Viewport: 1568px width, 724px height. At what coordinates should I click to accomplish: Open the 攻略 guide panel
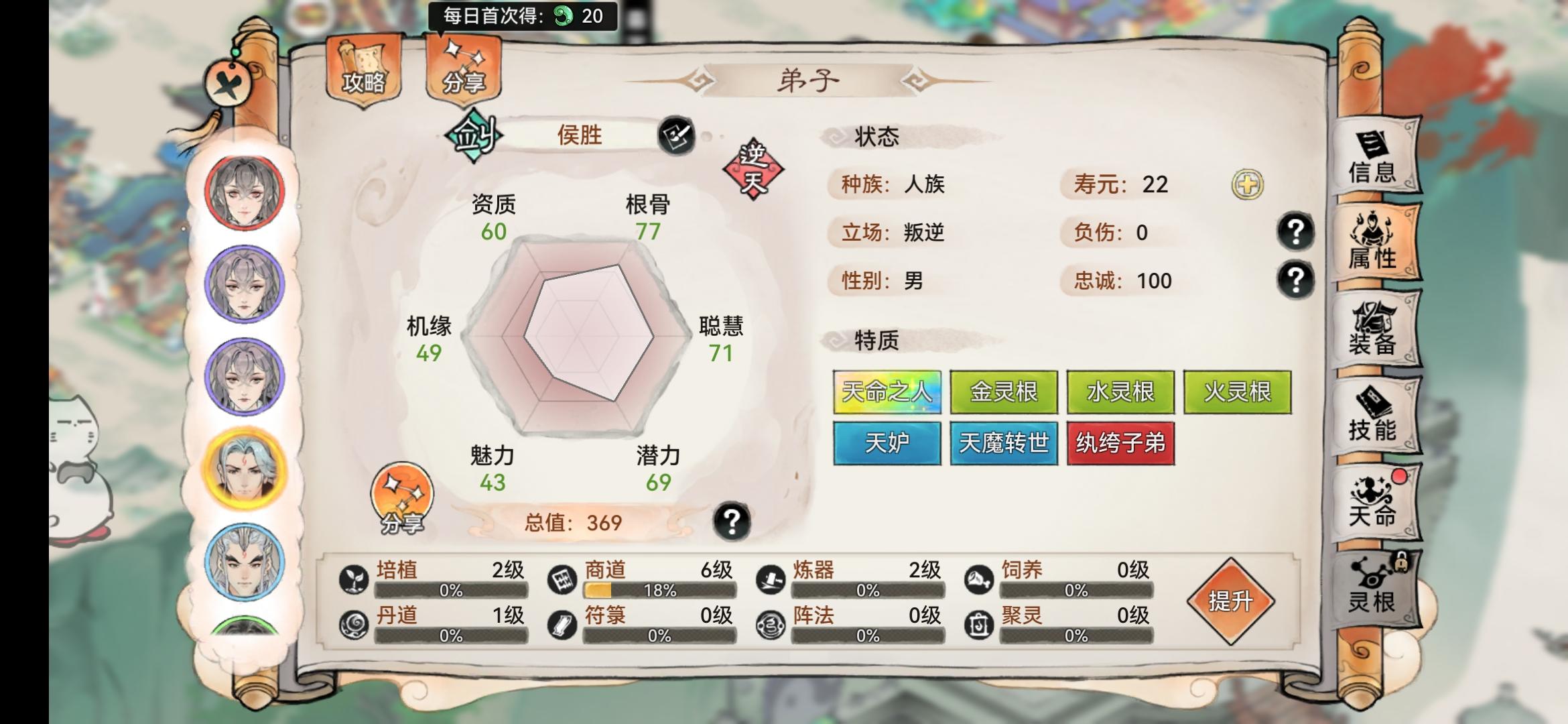click(363, 70)
